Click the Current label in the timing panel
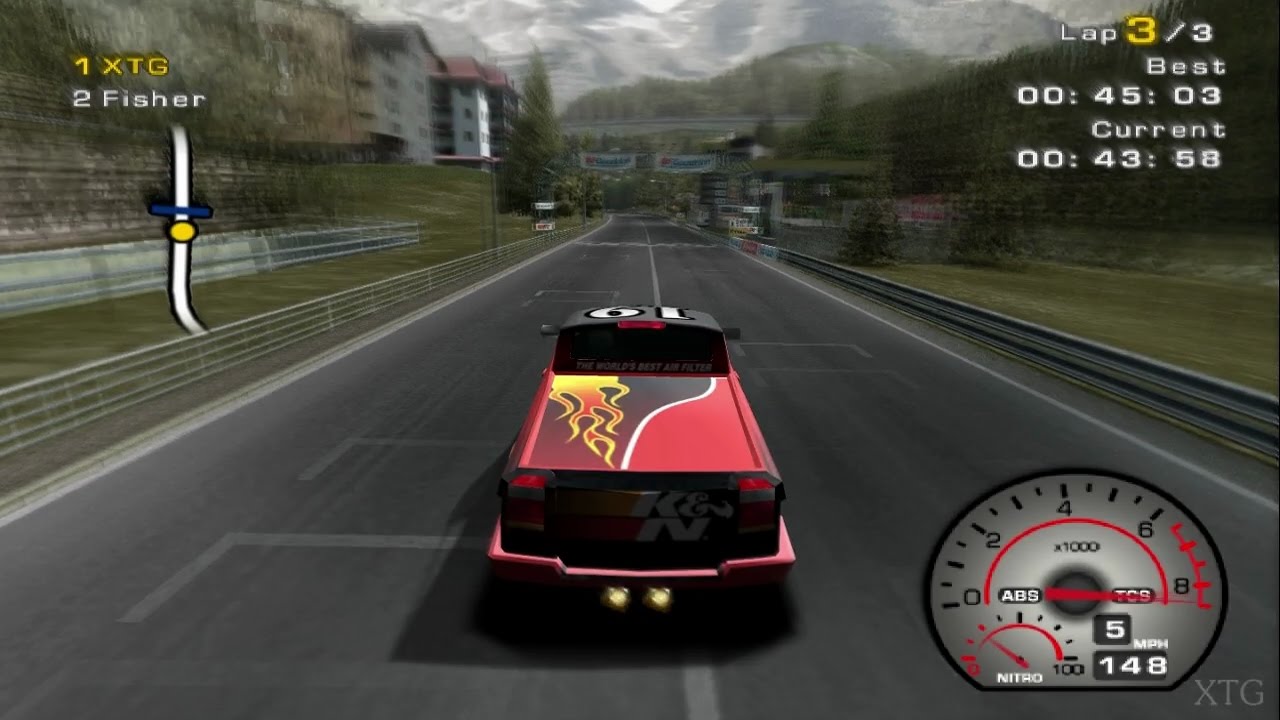This screenshot has width=1280, height=720. 1159,128
